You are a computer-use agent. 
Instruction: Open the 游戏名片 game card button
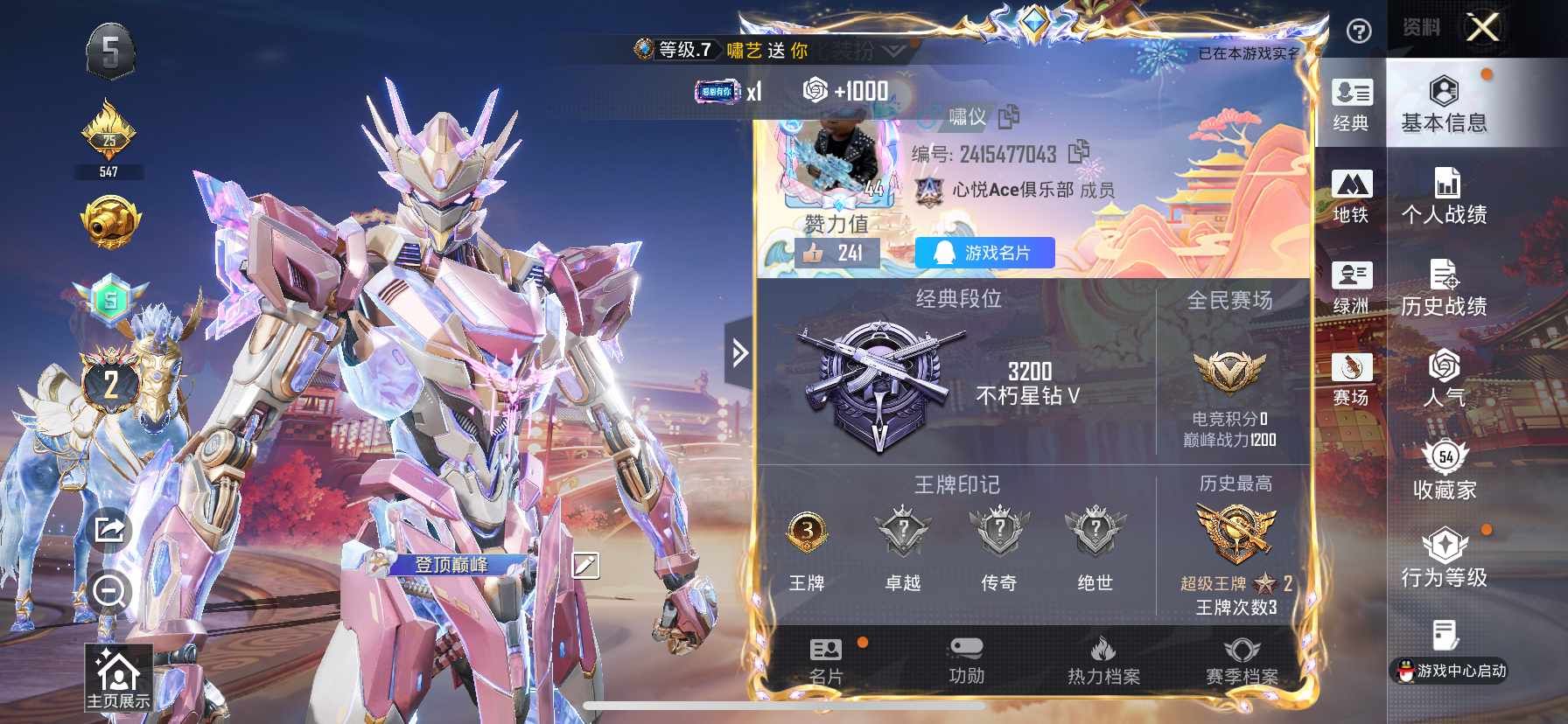[984, 253]
